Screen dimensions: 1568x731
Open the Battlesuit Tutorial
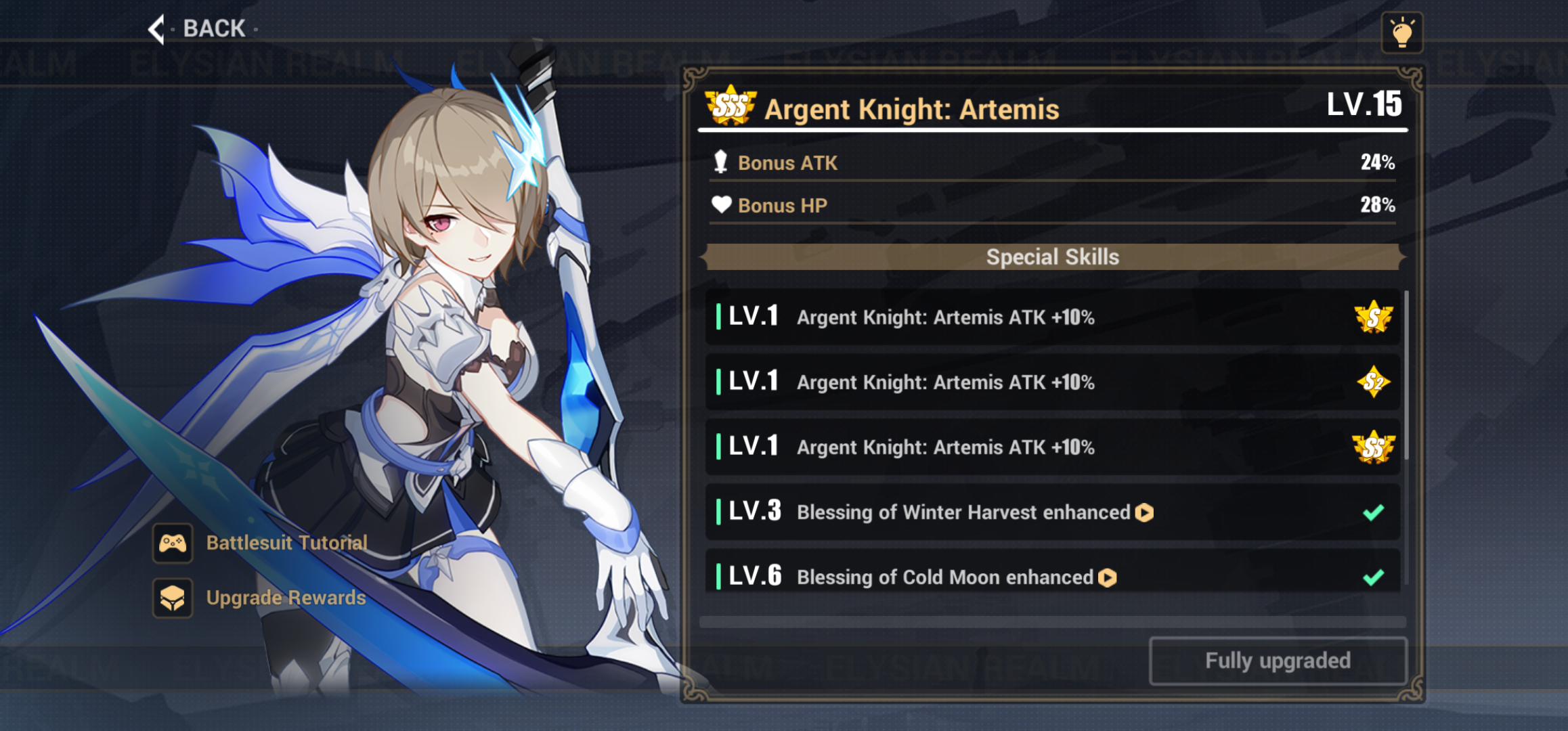tap(285, 543)
